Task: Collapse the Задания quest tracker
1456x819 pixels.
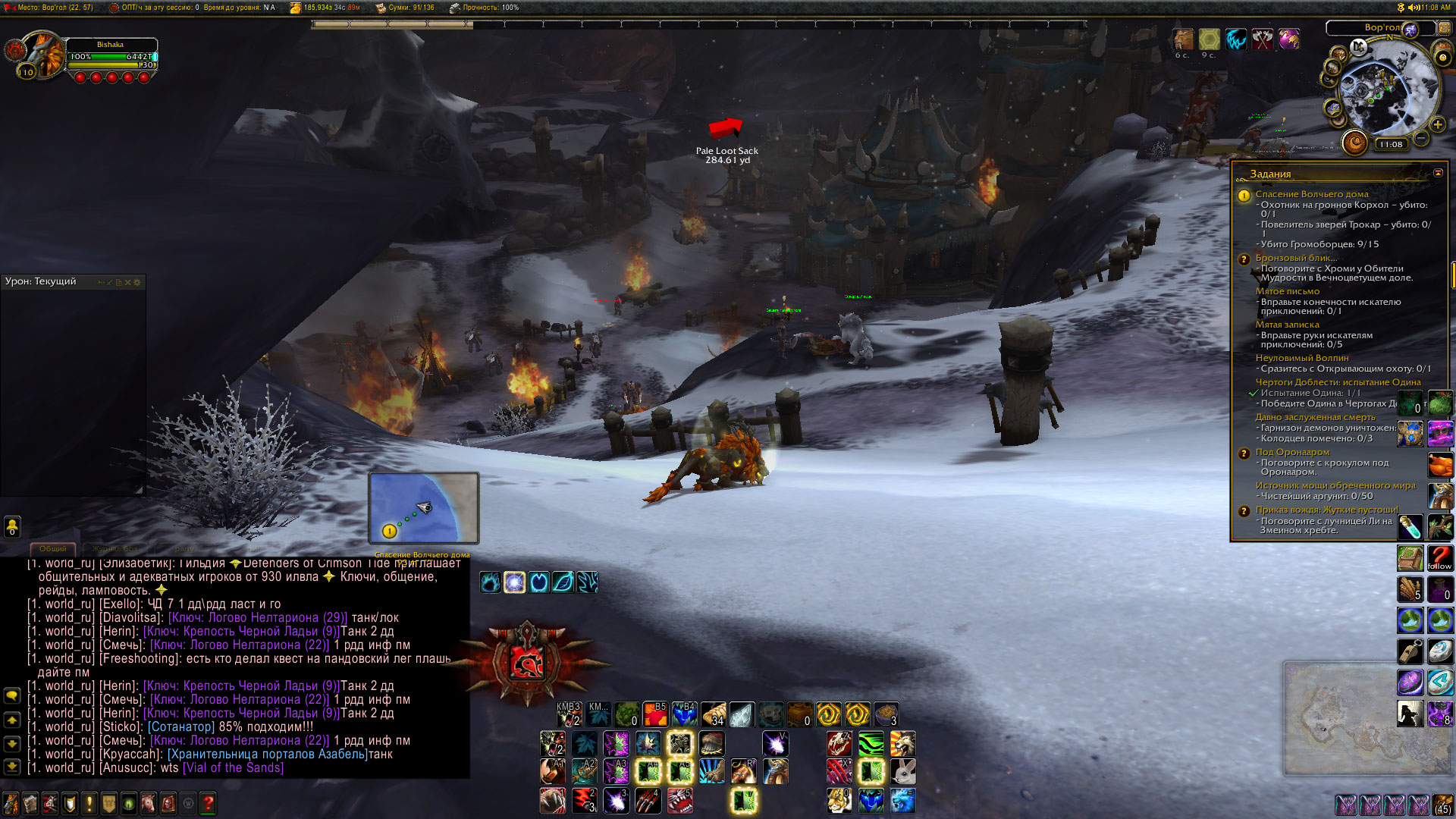Action: click(x=1438, y=174)
